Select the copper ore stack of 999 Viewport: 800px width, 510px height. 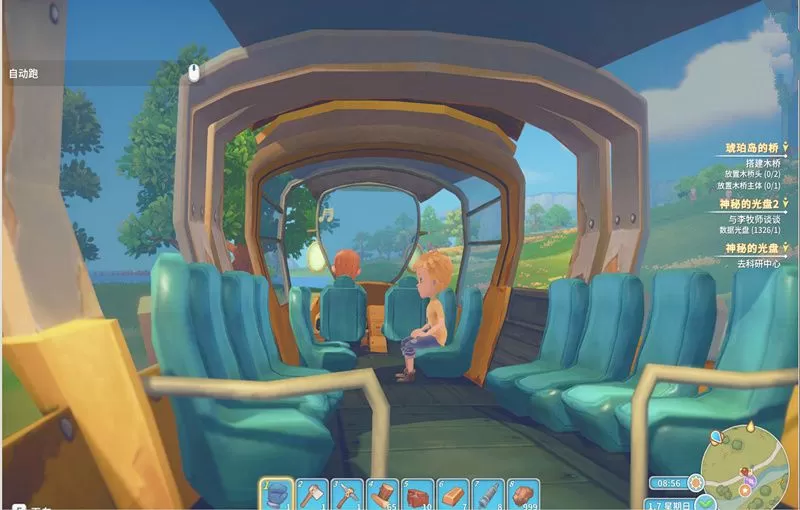(523, 494)
